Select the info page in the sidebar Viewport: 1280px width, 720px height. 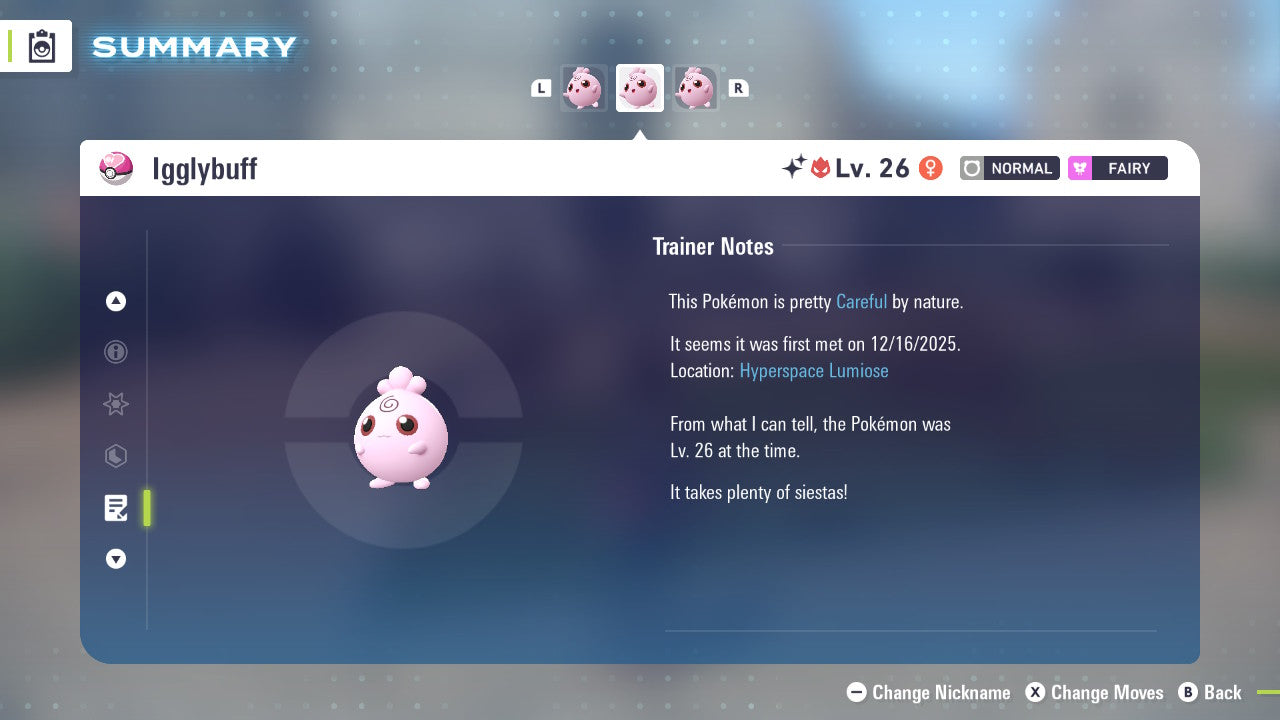116,352
